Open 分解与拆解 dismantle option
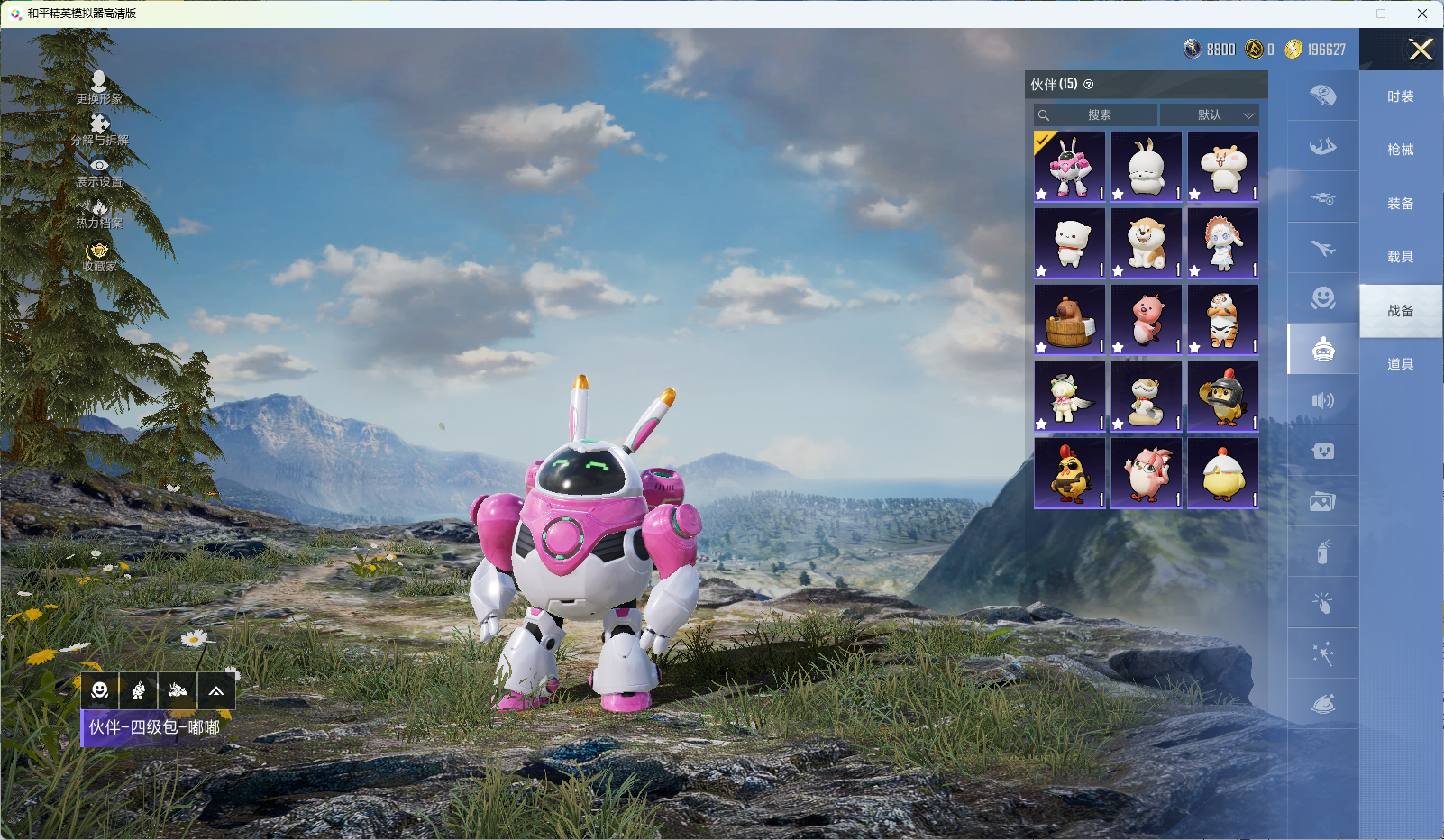 click(99, 130)
